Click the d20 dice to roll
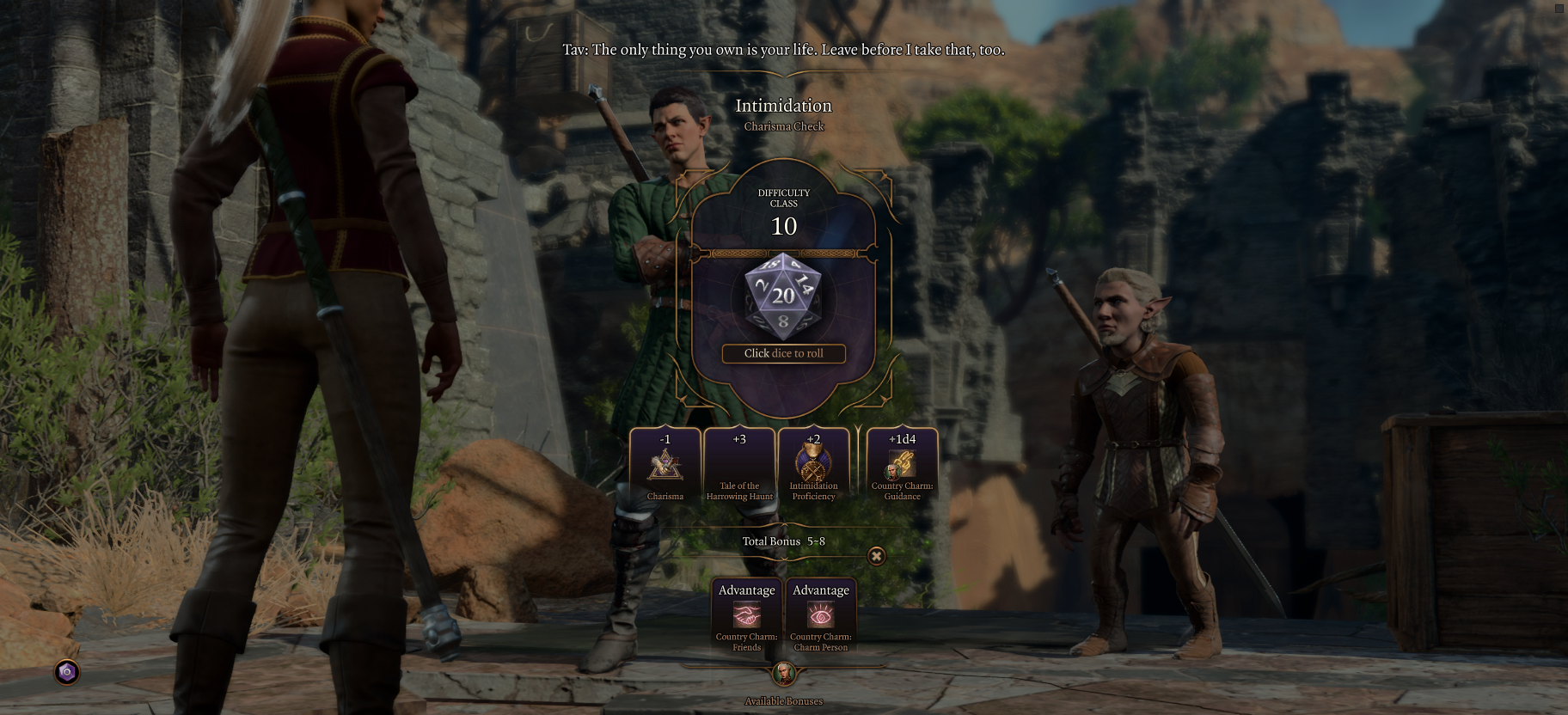This screenshot has height=715, width=1568. [x=783, y=296]
